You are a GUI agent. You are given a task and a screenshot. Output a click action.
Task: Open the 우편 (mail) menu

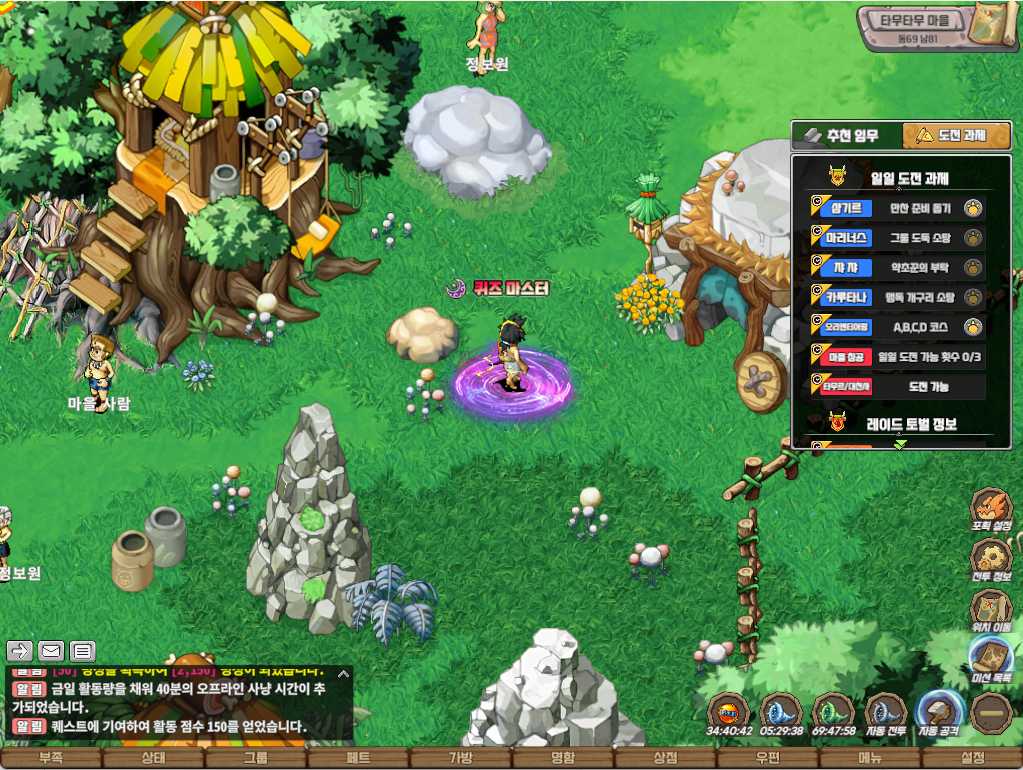(x=767, y=758)
